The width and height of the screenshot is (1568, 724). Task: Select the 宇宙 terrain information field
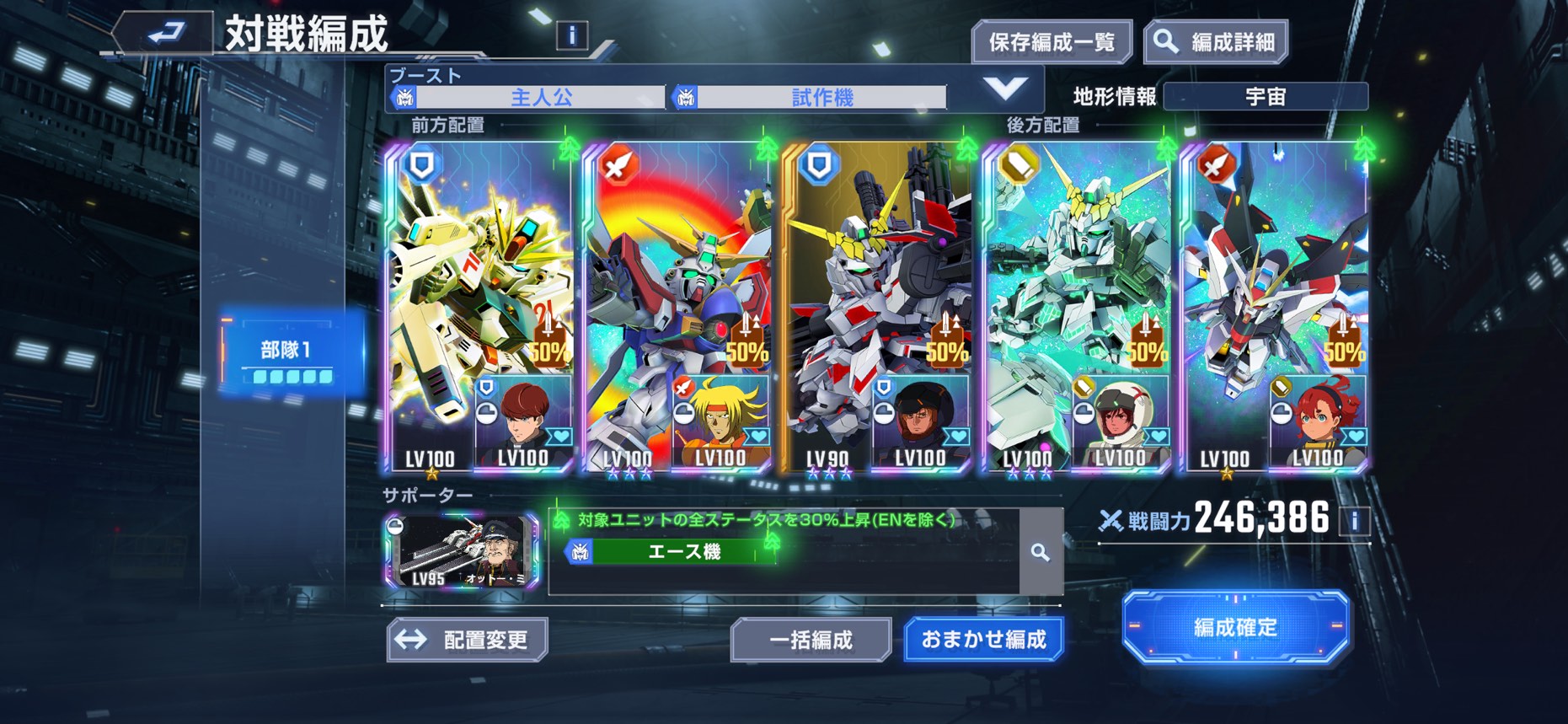[1265, 97]
